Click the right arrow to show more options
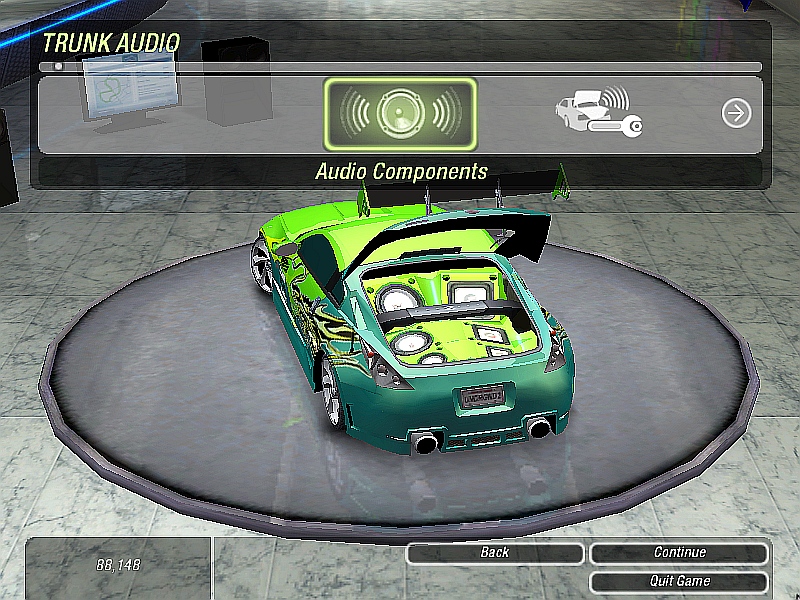This screenshot has width=800, height=600. pos(736,113)
